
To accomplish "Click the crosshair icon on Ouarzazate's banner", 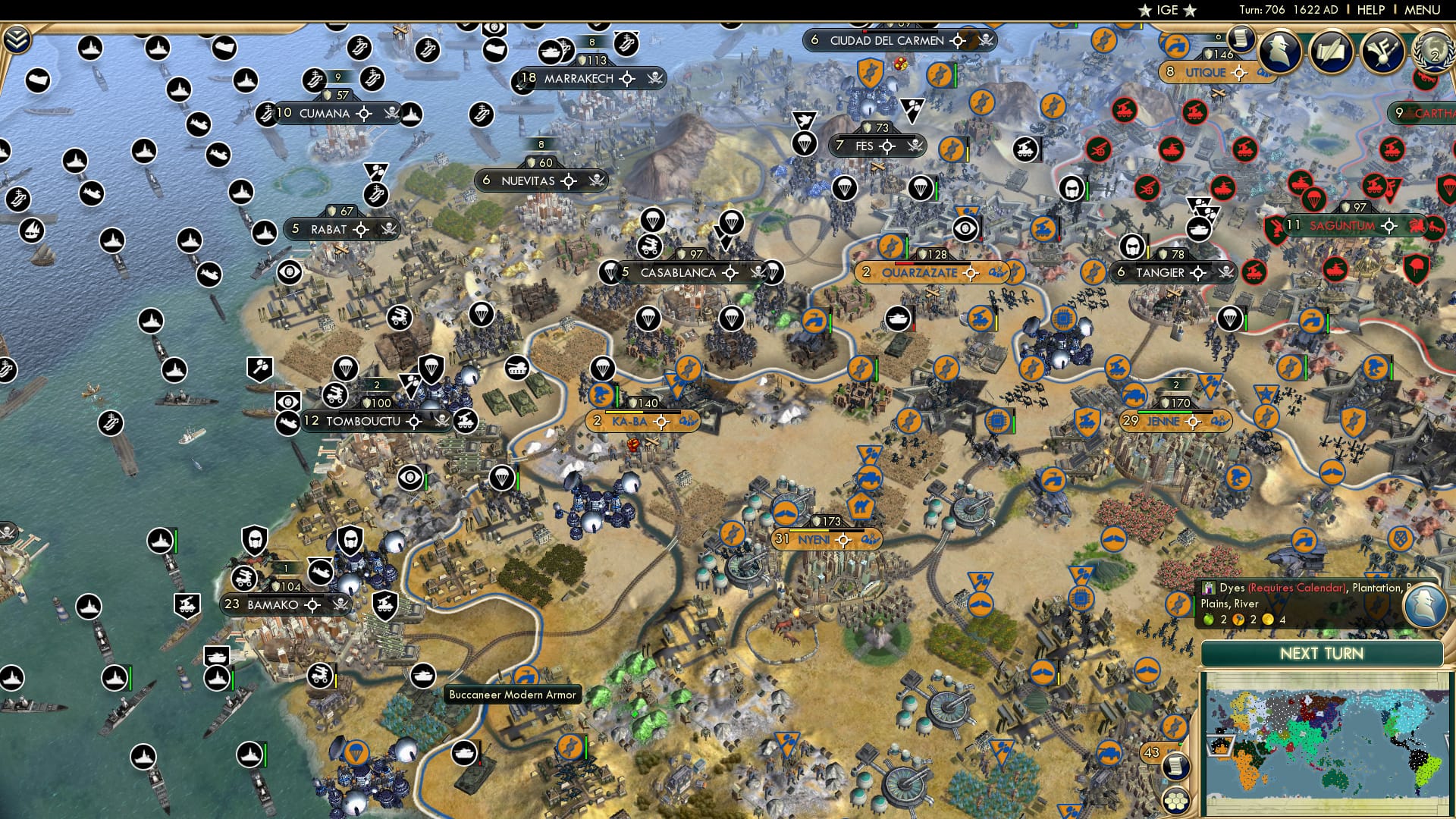I will click(971, 272).
